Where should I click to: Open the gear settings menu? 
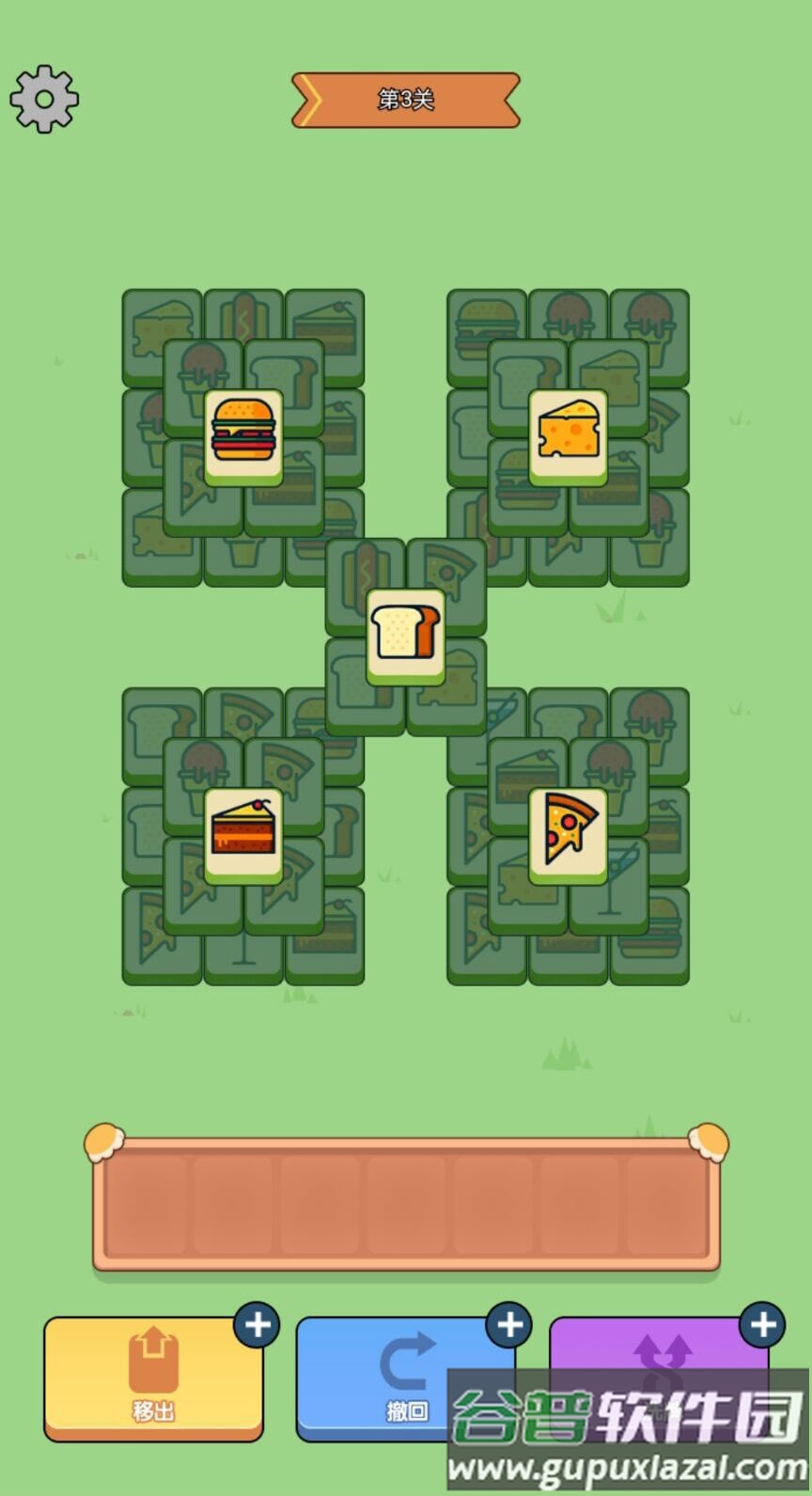point(44,99)
